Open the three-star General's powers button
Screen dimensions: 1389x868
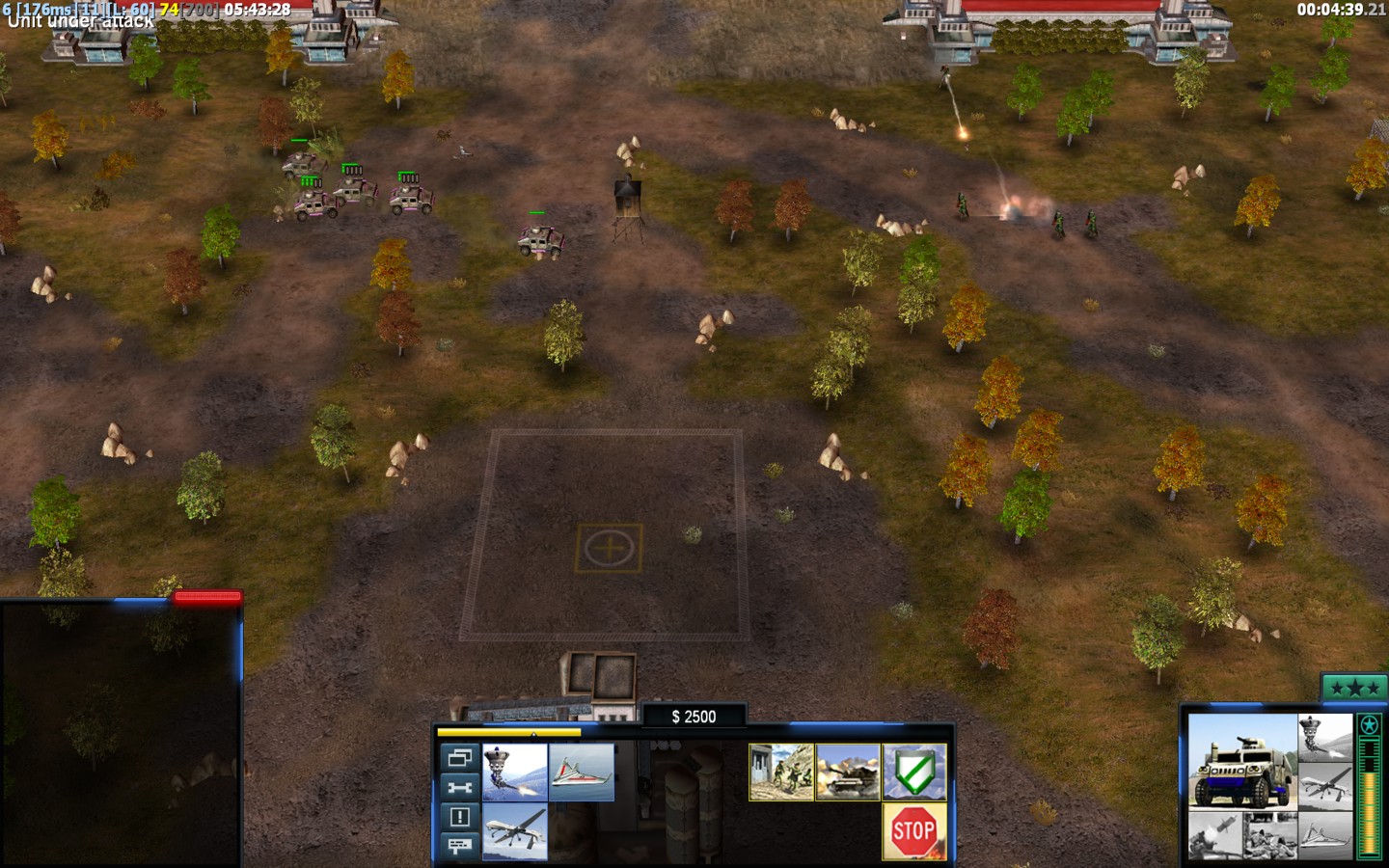(x=1353, y=688)
